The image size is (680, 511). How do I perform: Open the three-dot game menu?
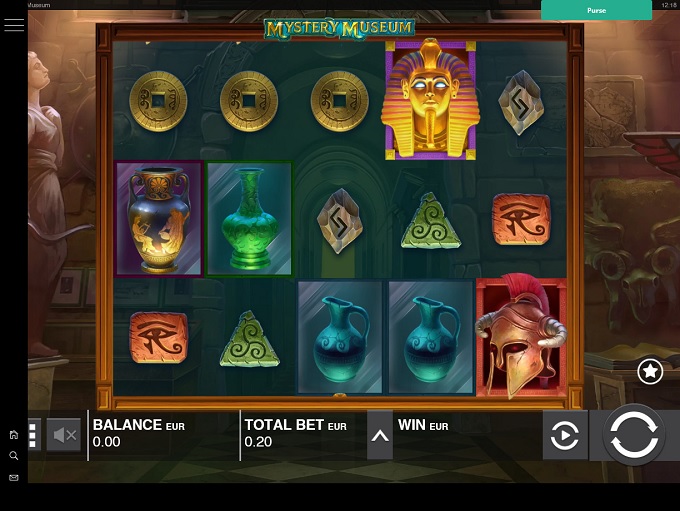33,435
